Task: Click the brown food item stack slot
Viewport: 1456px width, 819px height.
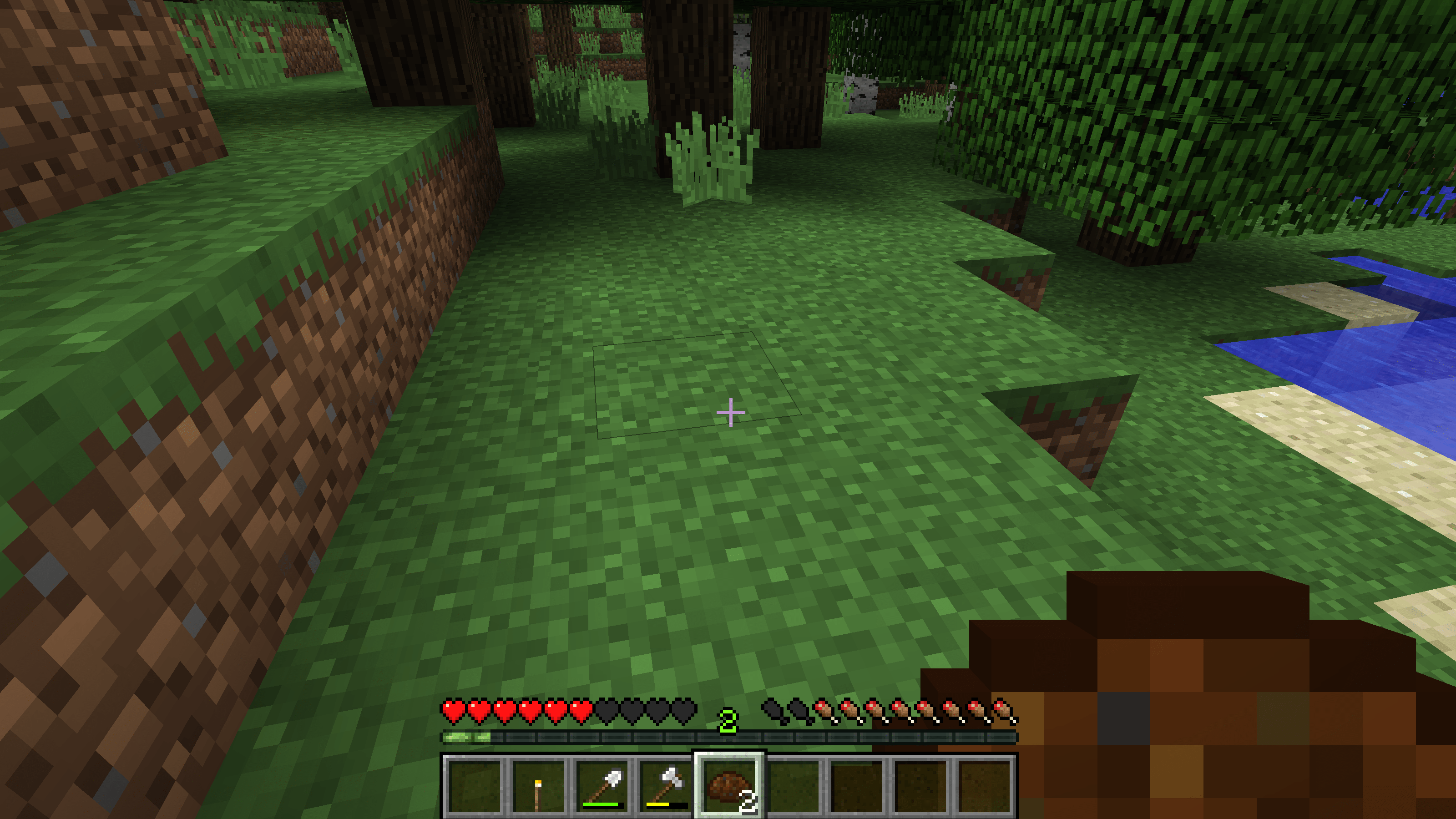Action: (729, 786)
